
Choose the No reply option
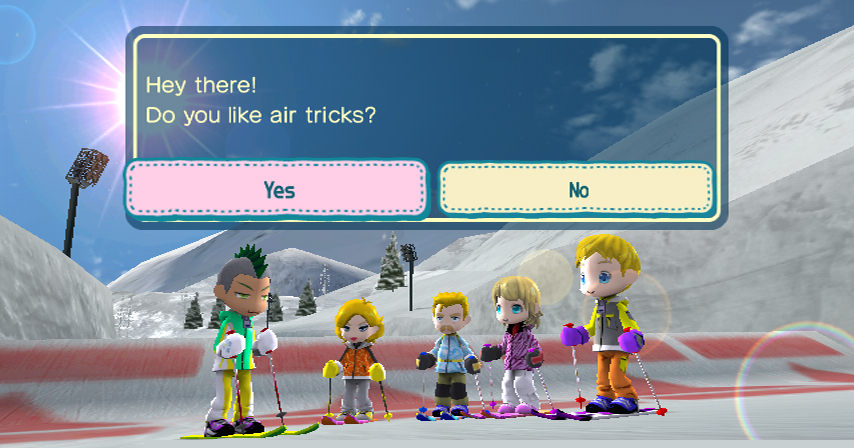pyautogui.click(x=577, y=189)
